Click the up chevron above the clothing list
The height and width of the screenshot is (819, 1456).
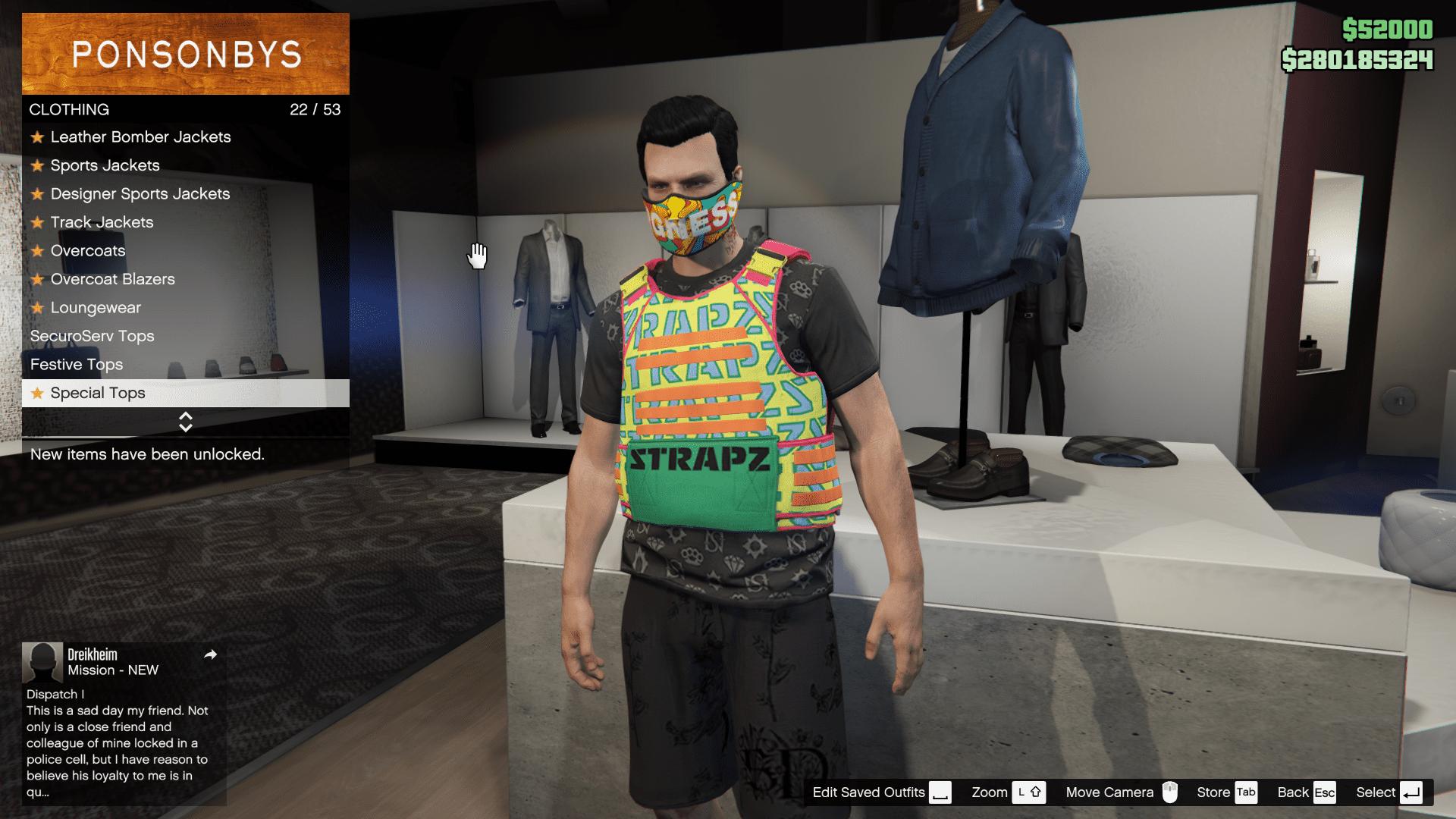click(x=185, y=417)
